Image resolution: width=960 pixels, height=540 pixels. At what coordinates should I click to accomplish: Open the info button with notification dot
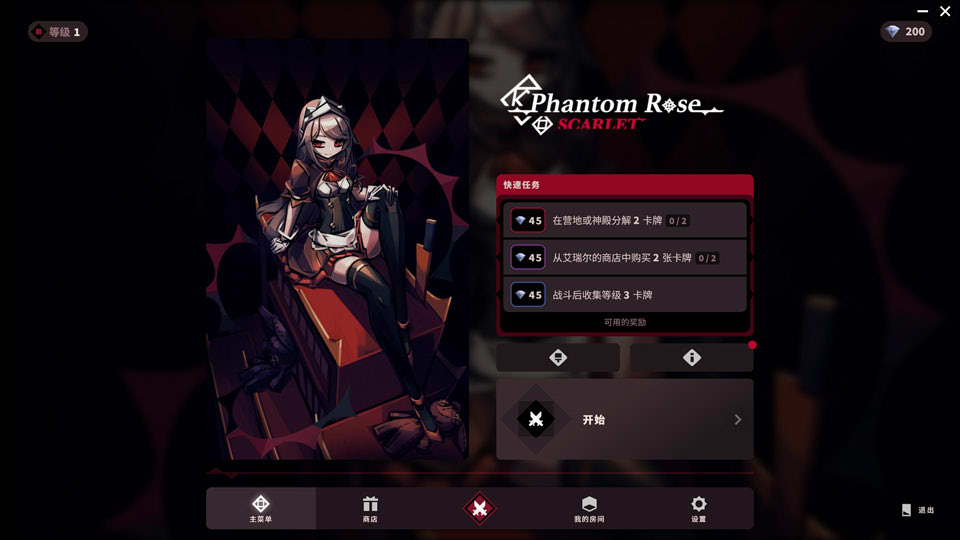(692, 358)
